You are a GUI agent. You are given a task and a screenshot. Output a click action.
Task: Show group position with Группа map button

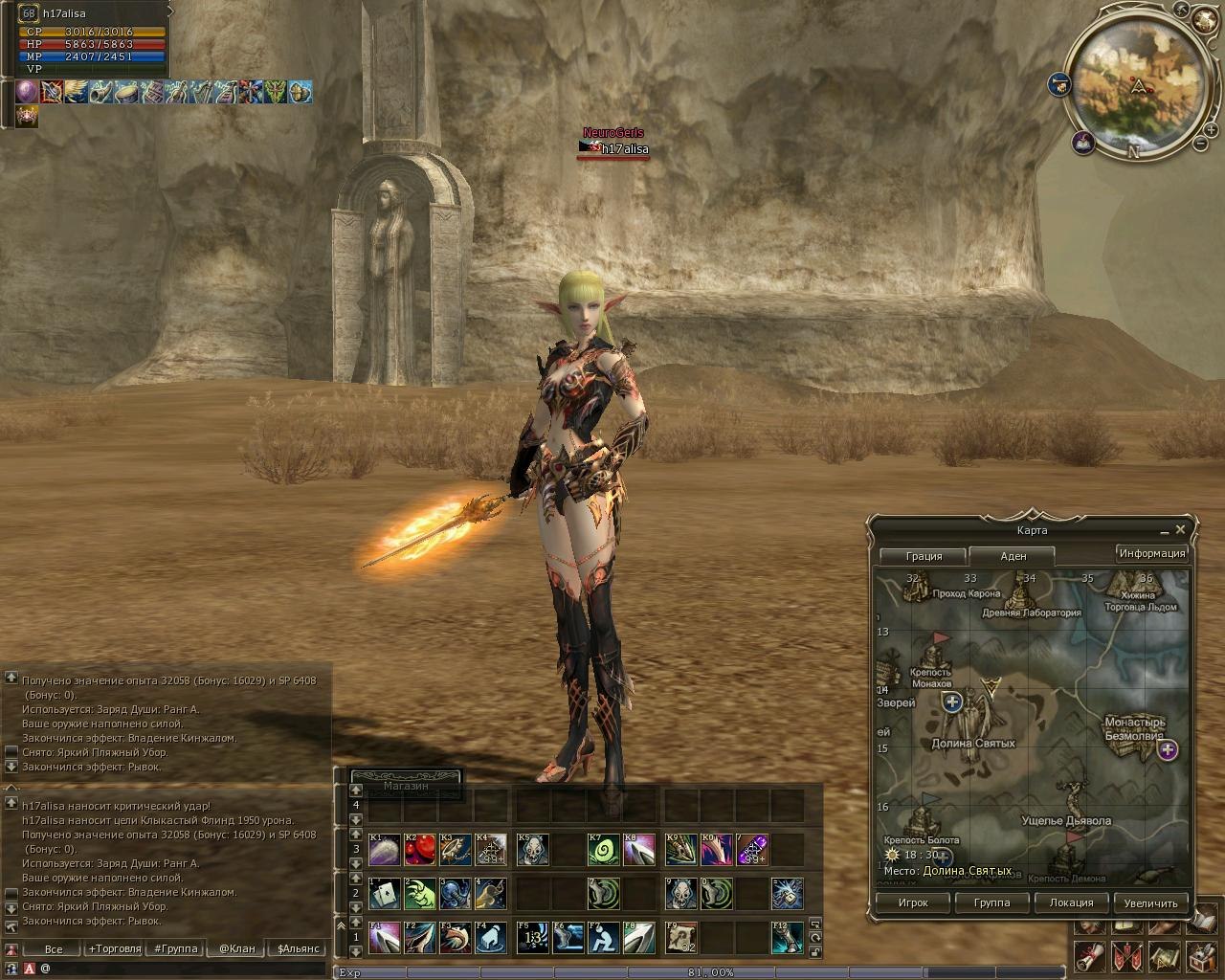[x=991, y=902]
